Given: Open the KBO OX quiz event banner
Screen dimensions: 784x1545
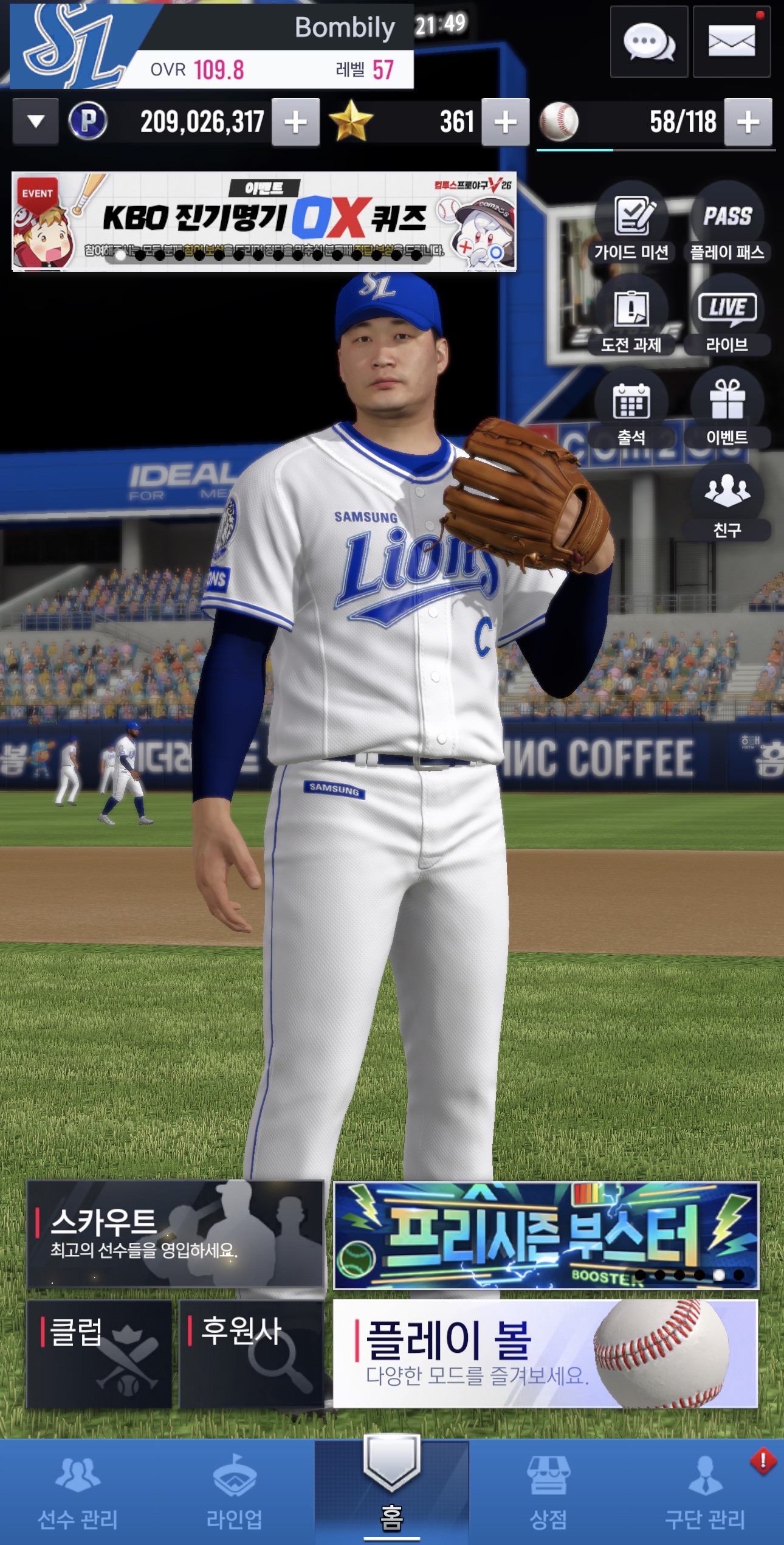Looking at the screenshot, I should coord(264,221).
